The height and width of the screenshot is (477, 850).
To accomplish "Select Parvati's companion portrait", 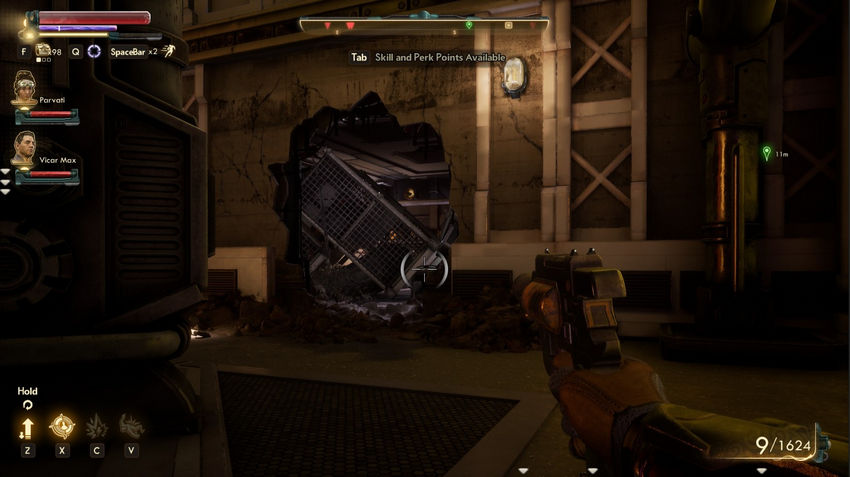I will [24, 91].
